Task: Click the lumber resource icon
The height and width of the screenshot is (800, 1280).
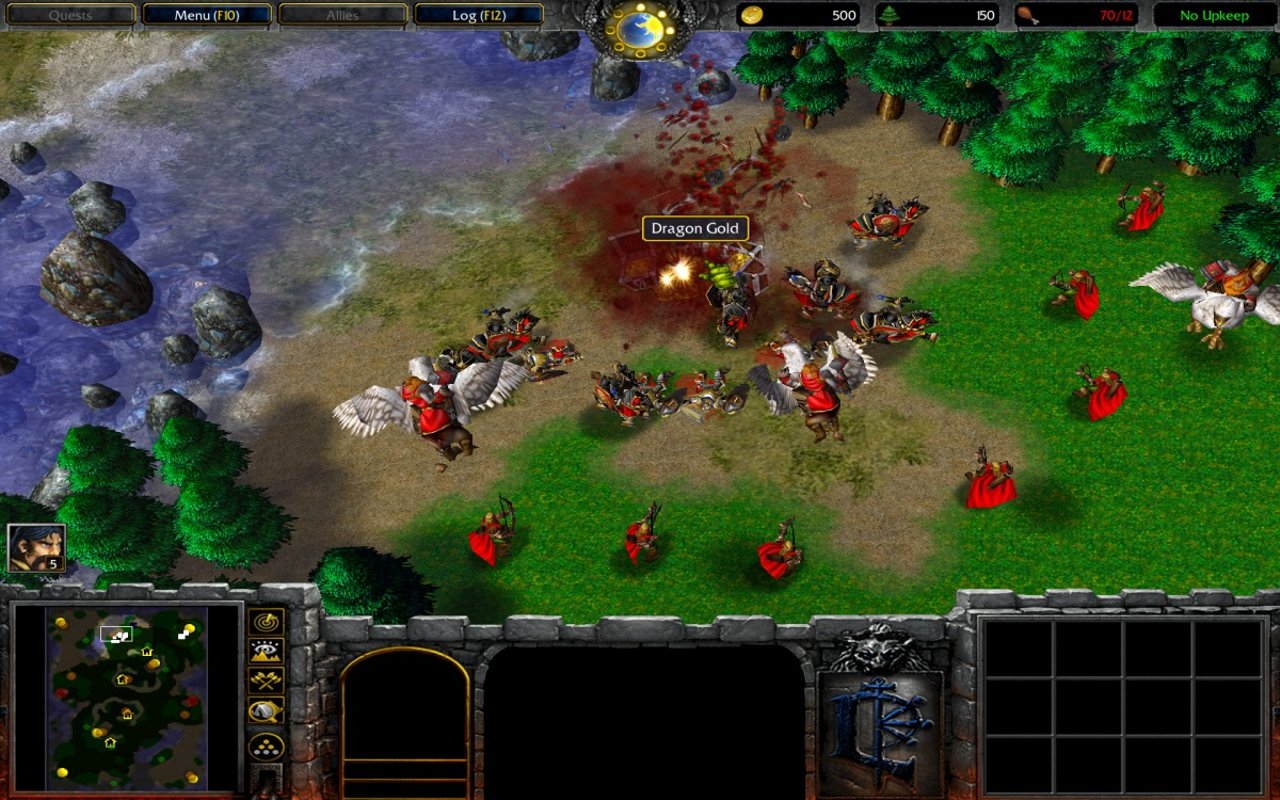Action: (889, 15)
